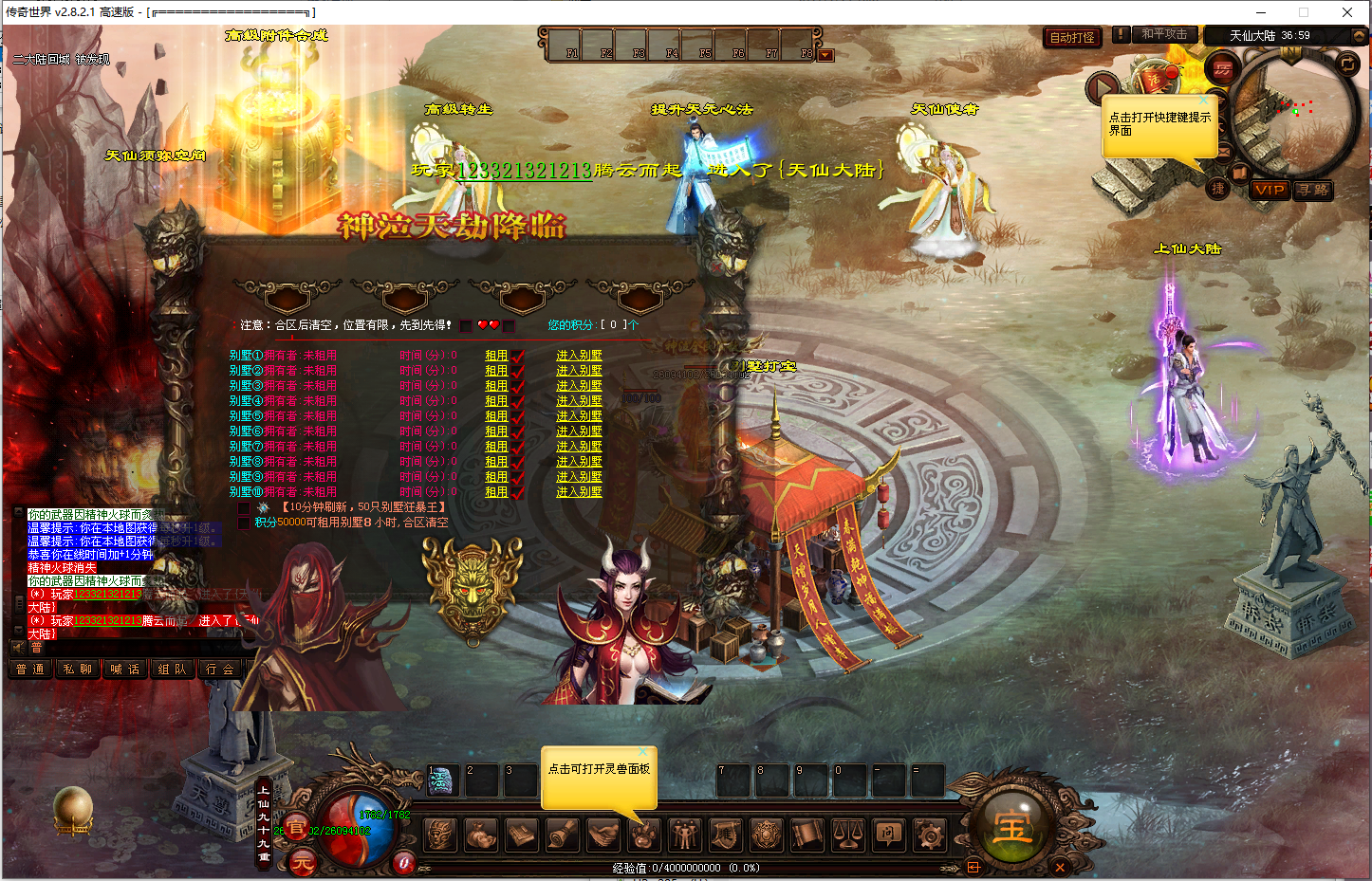Open the 历 calendar icon by minimap
1372x881 pixels.
click(x=1222, y=68)
